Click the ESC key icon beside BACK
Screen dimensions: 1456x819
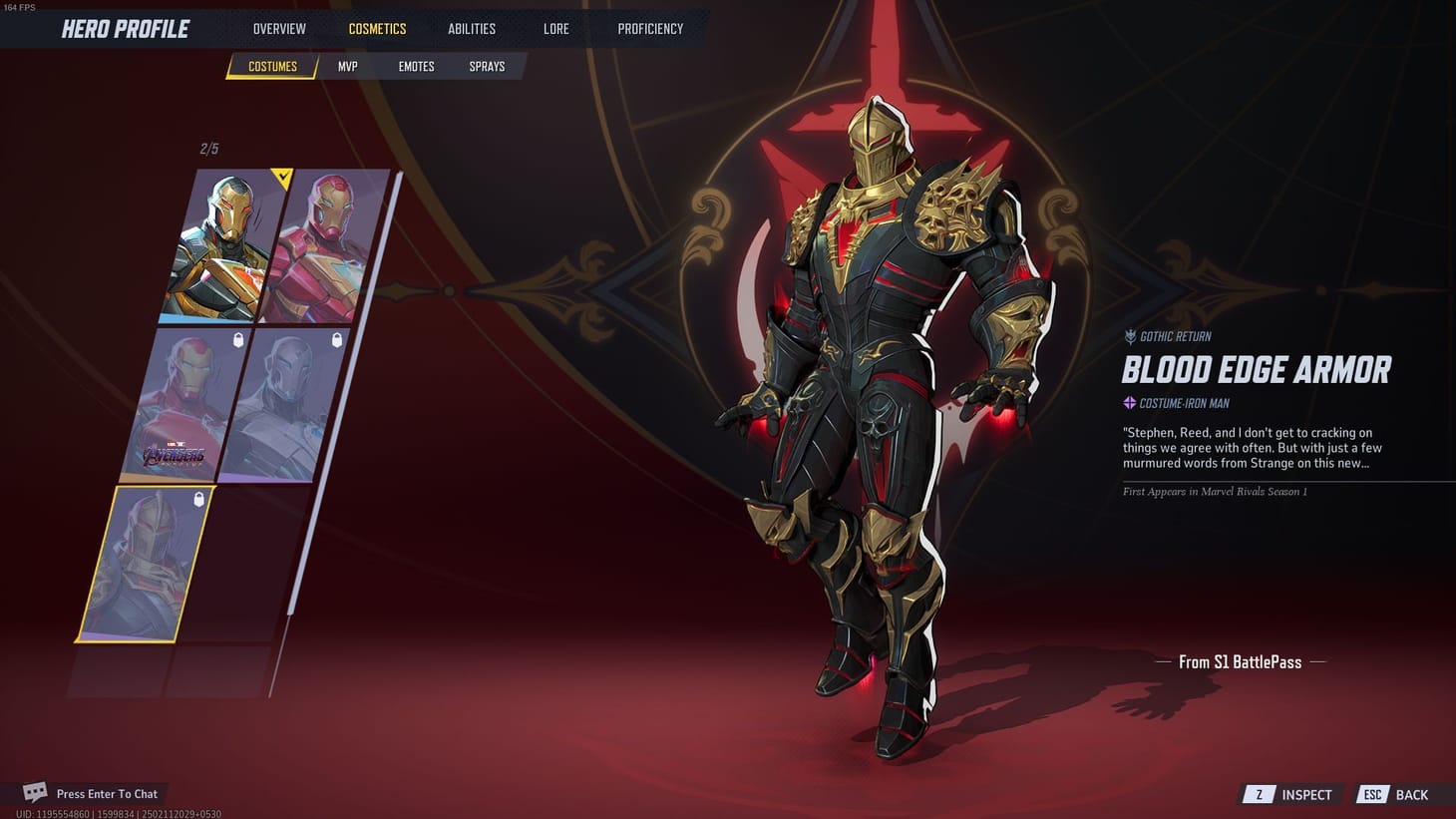1372,794
